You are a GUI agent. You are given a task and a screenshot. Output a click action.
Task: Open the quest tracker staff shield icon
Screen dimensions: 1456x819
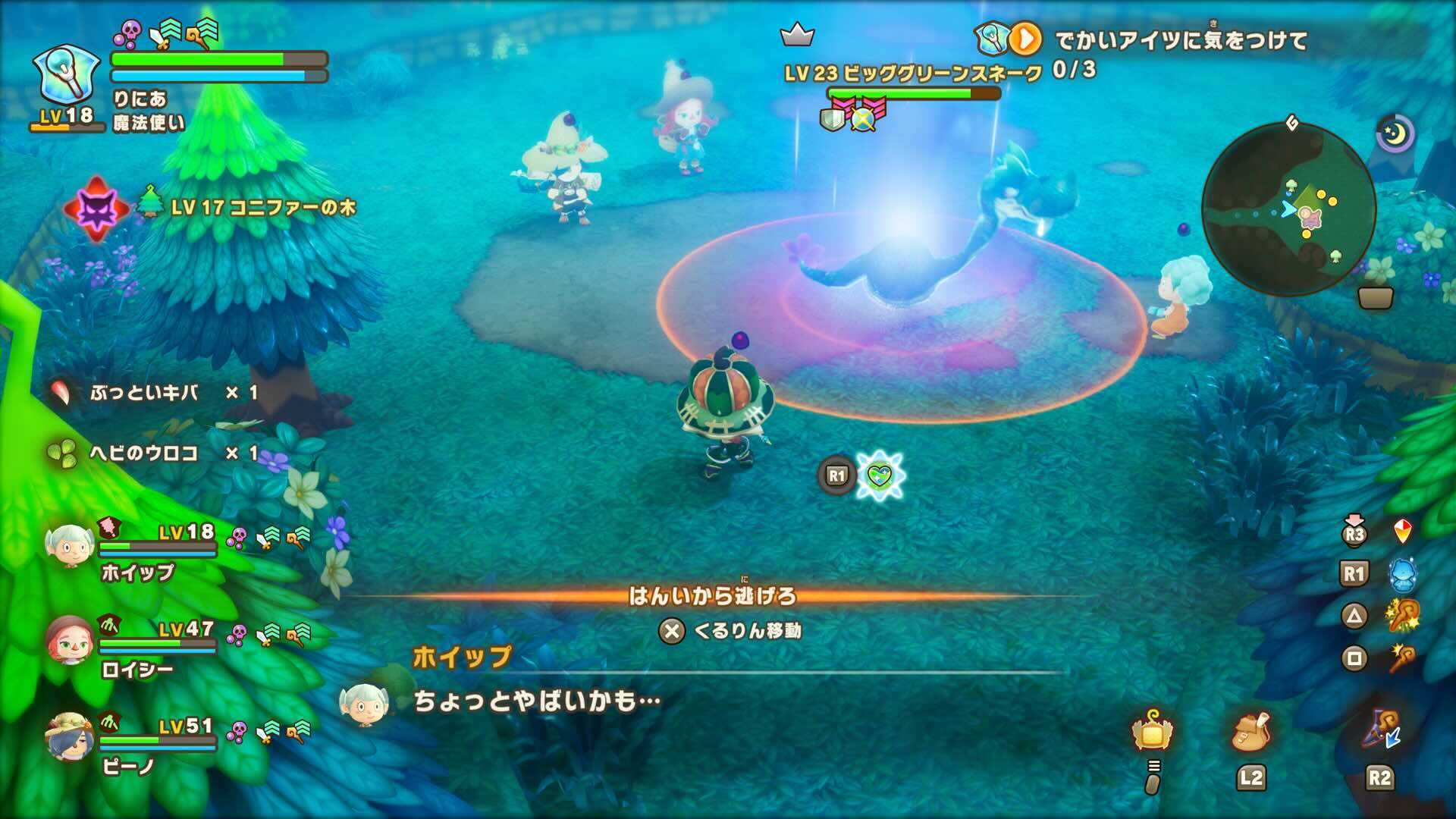click(x=992, y=38)
